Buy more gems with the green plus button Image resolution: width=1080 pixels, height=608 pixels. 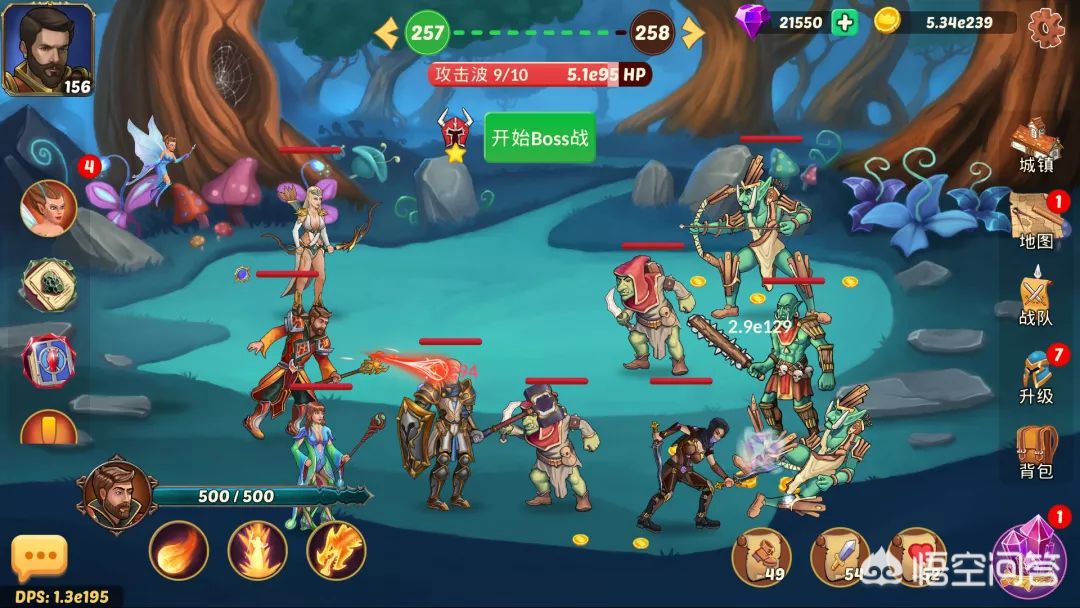pyautogui.click(x=844, y=22)
